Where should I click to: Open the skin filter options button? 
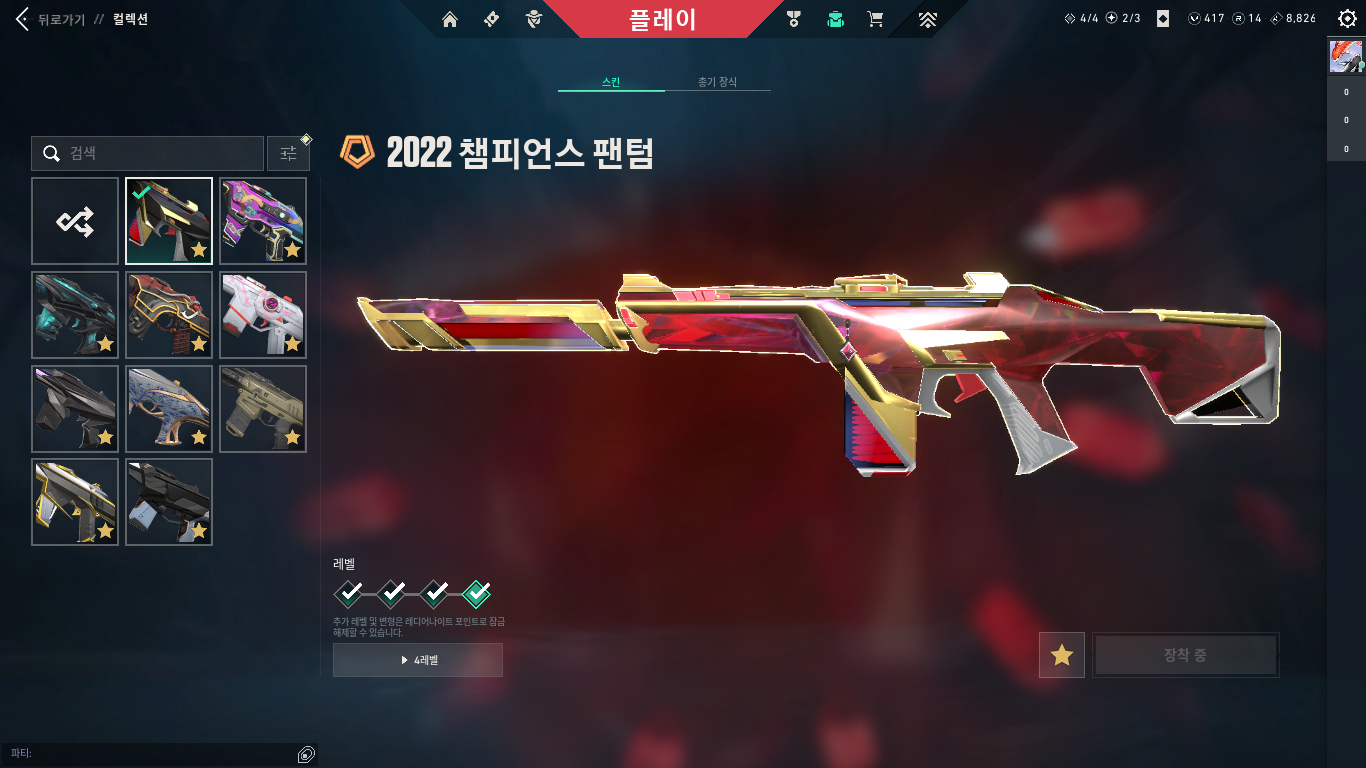pyautogui.click(x=288, y=154)
